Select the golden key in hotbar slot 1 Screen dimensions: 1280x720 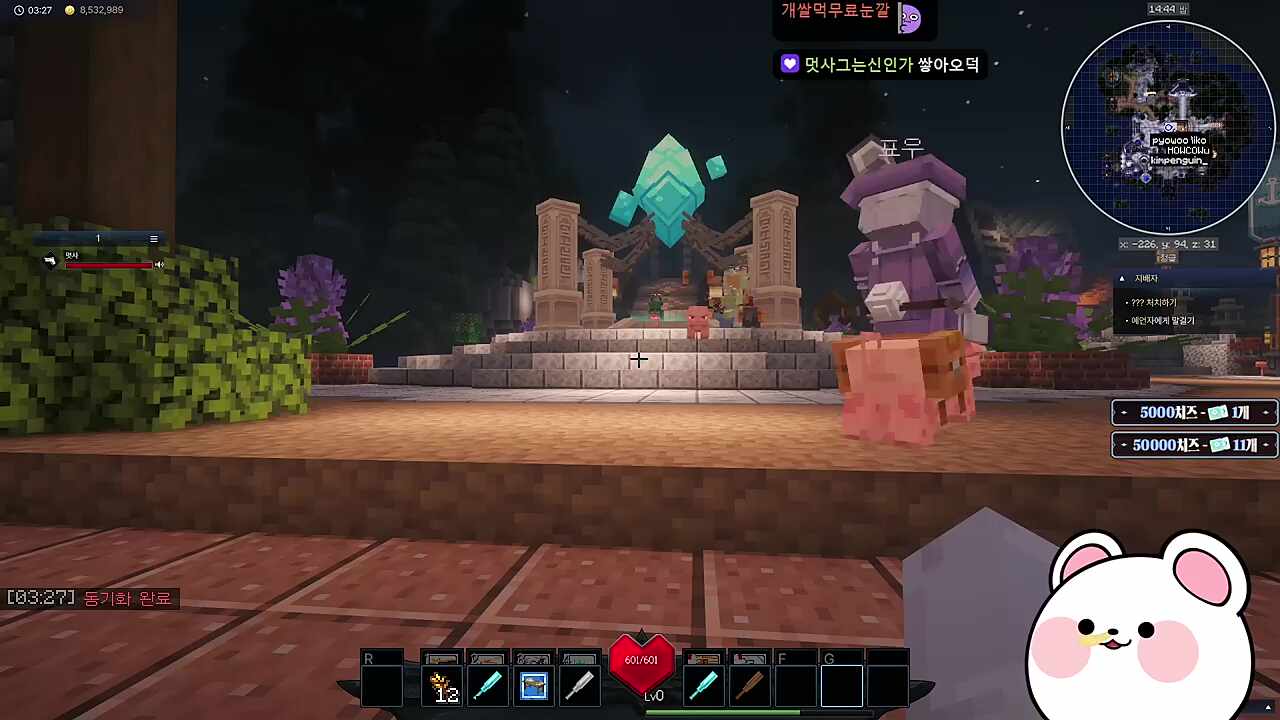pyautogui.click(x=442, y=684)
